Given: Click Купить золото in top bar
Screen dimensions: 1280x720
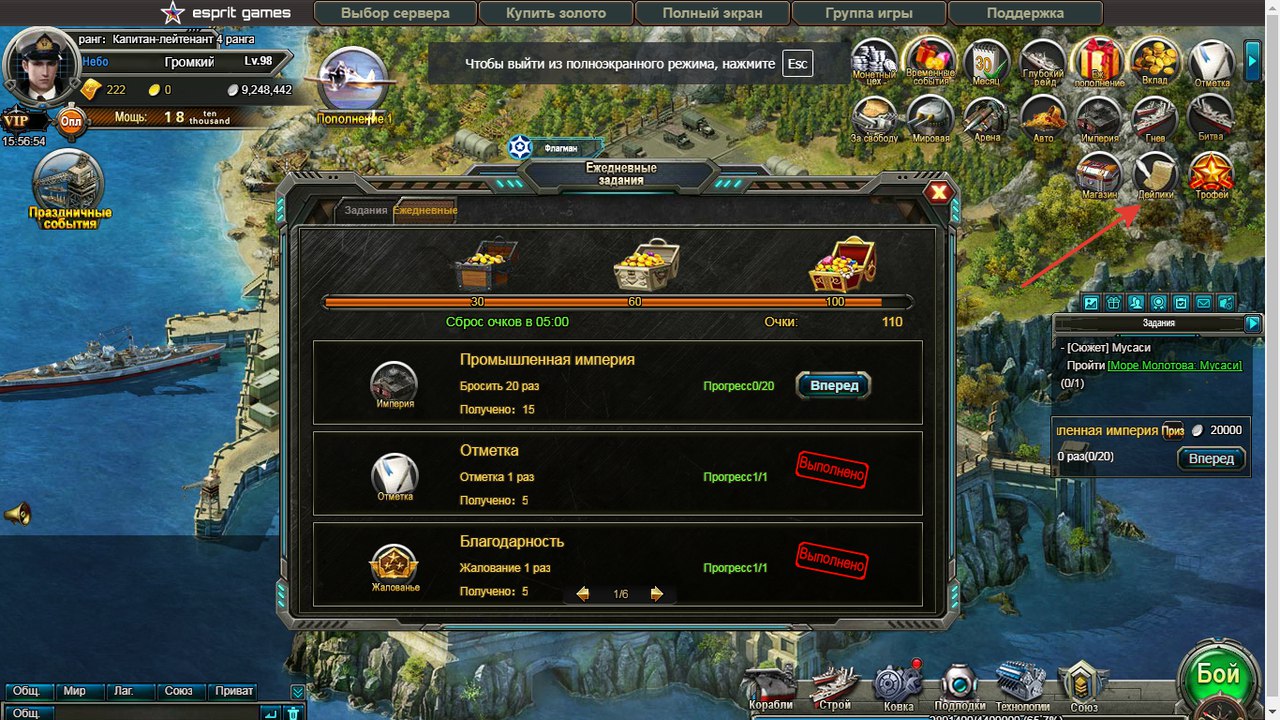Looking at the screenshot, I should [556, 13].
